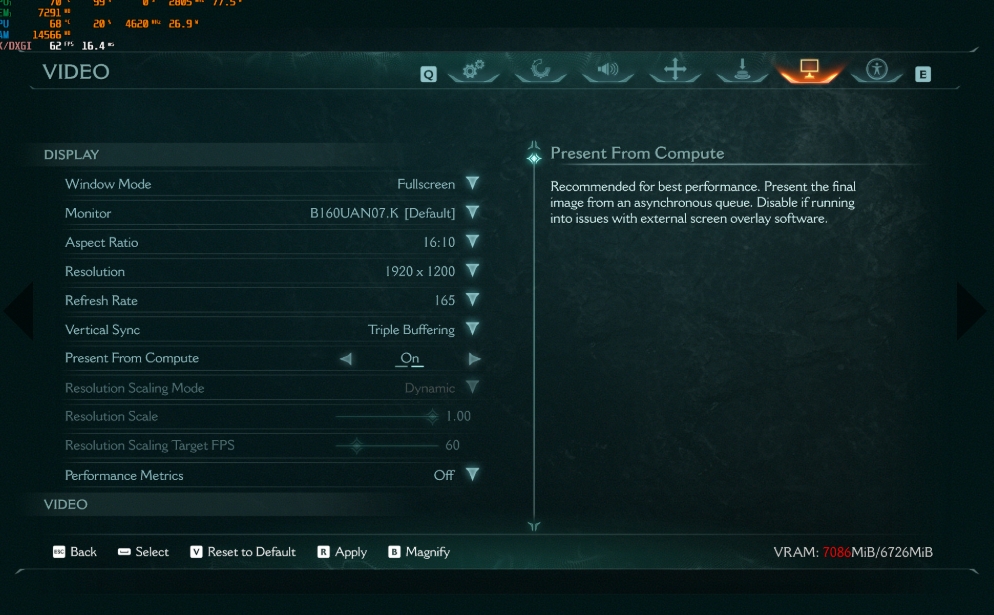Viewport: 994px width, 615px height.
Task: Open the circular saw-blade icon tab
Action: [x=541, y=70]
